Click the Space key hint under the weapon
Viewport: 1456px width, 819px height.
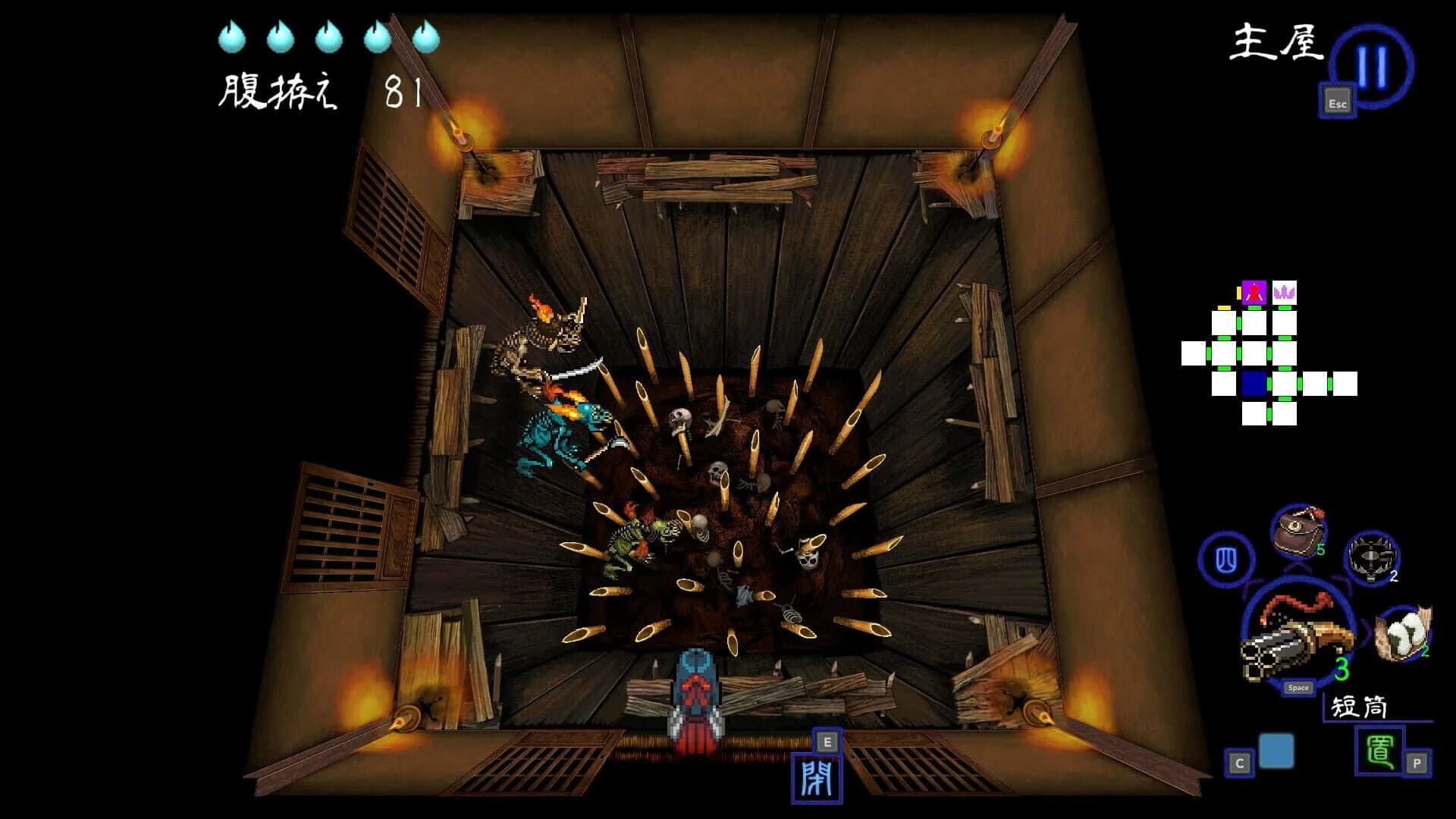pos(1298,688)
